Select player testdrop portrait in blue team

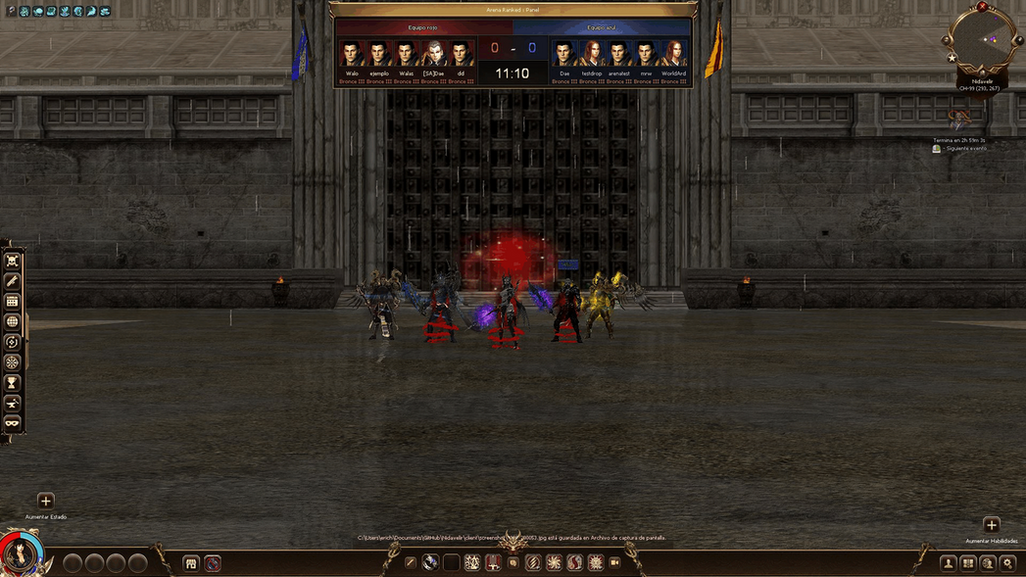pyautogui.click(x=592, y=53)
